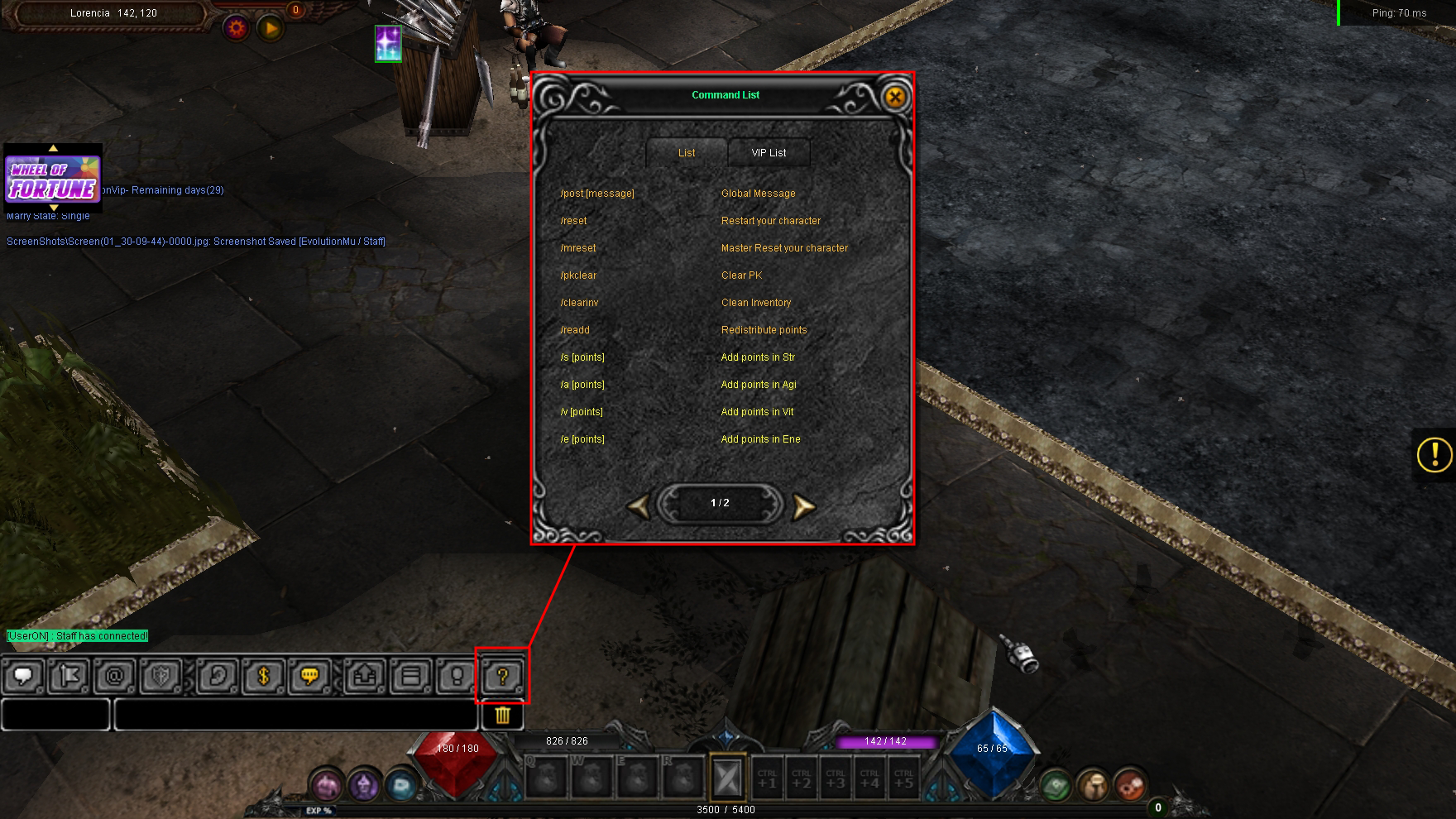The height and width of the screenshot is (819, 1456).
Task: Open the question mark help button
Action: click(502, 677)
